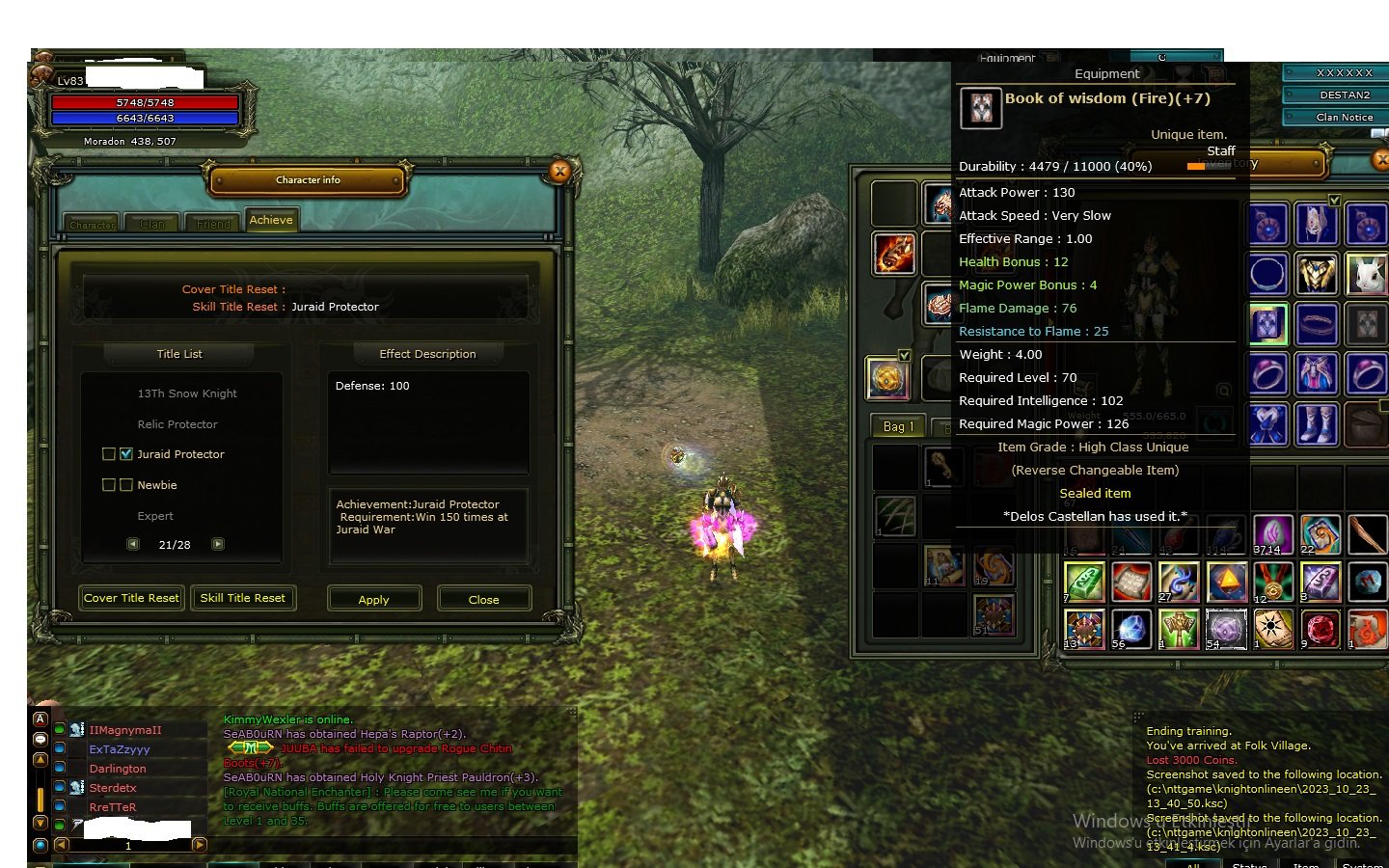Check the Newbie title checkbox

(126, 484)
